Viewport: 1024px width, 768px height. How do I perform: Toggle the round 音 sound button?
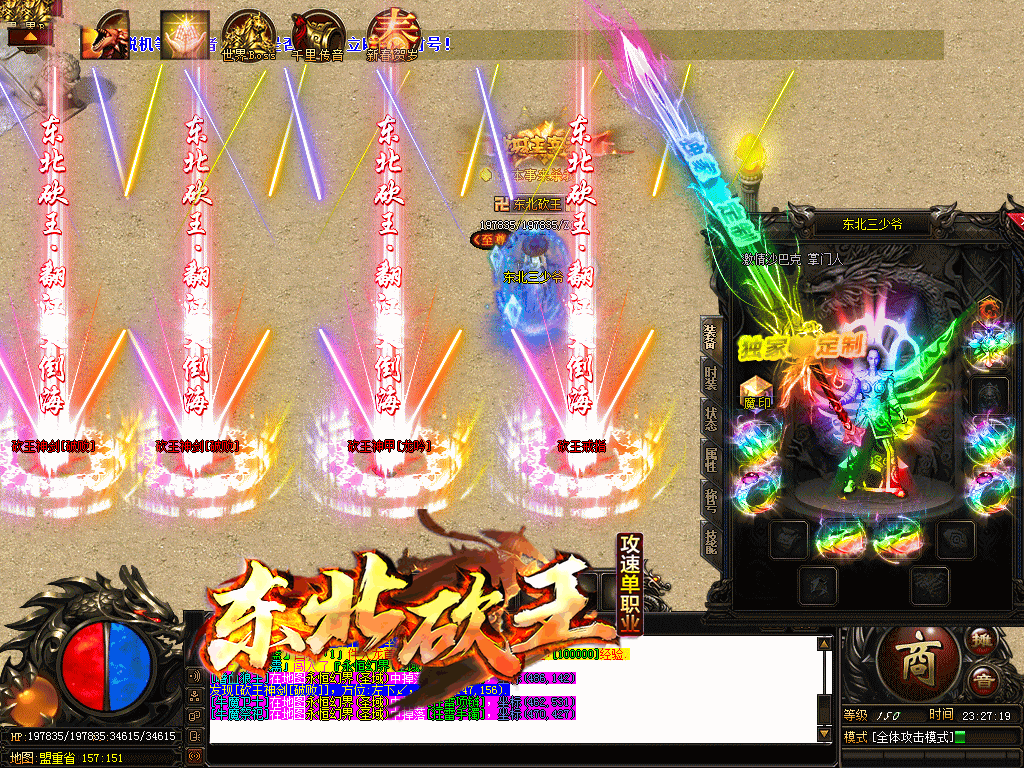(981, 679)
